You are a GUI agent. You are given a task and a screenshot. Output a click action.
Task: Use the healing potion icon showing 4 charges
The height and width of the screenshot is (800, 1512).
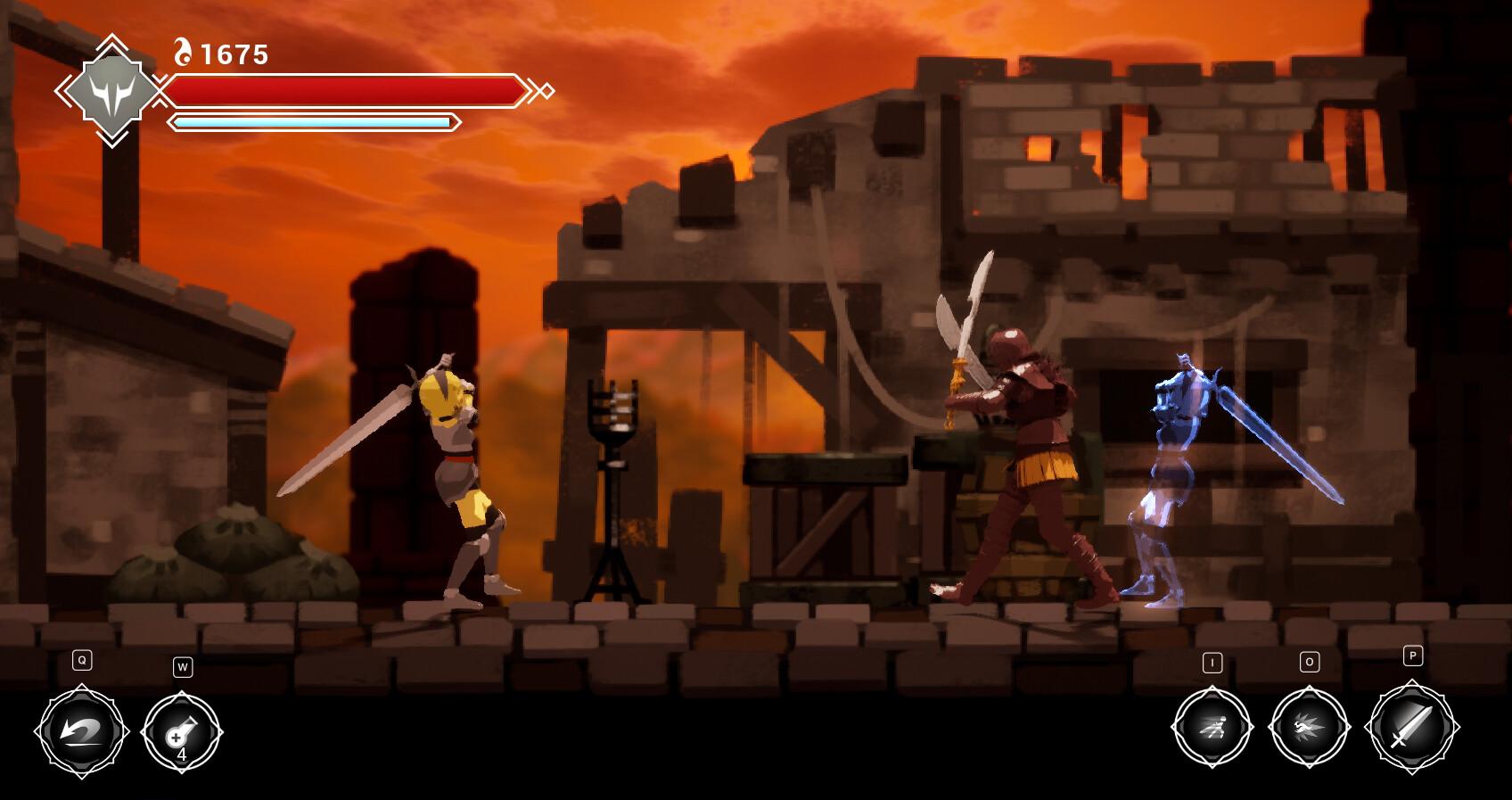(182, 733)
